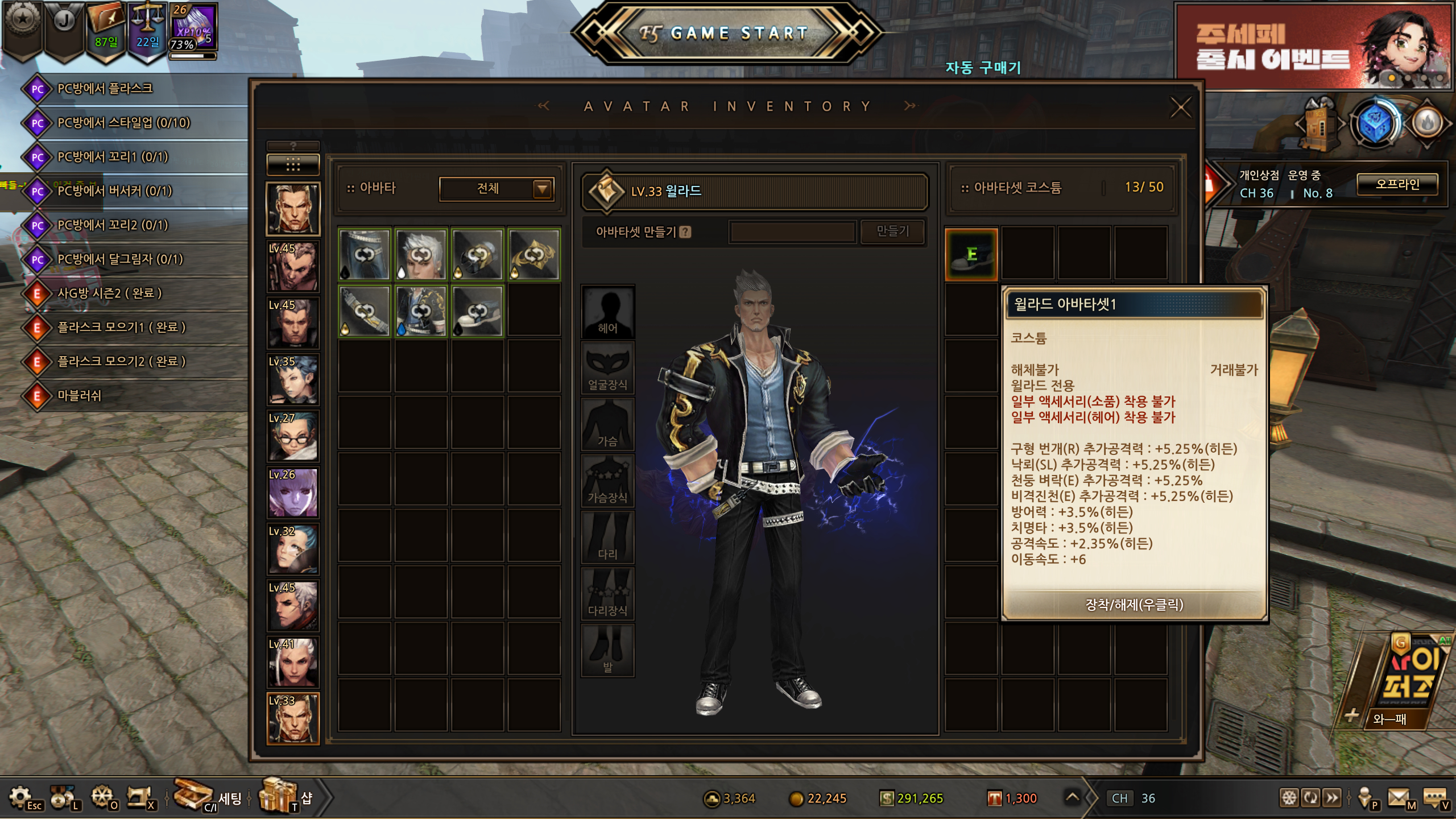Open the mail envelope icon
Viewport: 1456px width, 819px height.
(x=1399, y=797)
